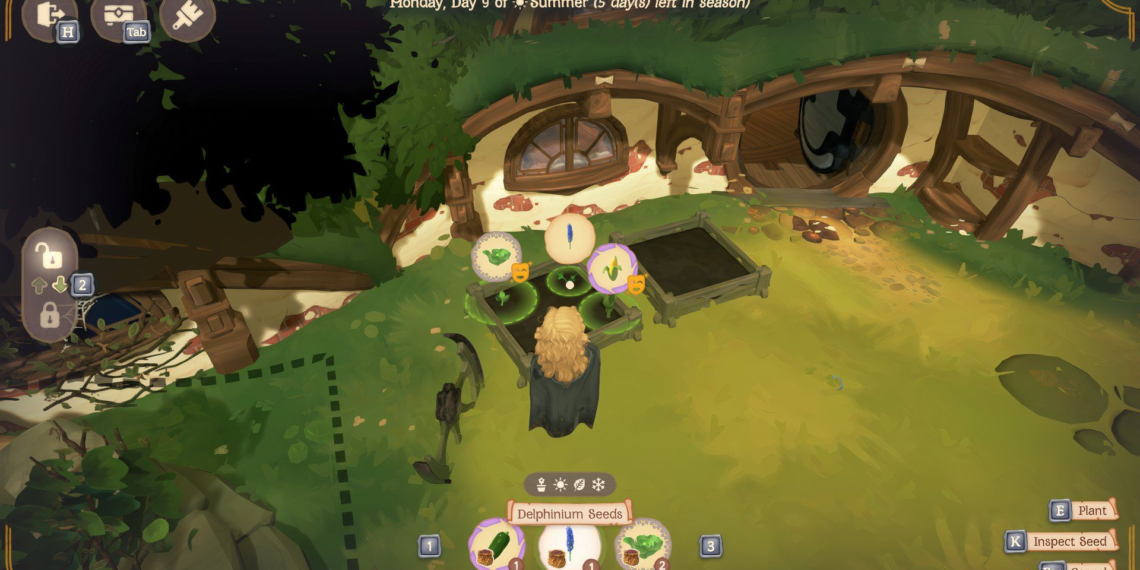Click the blue delphinium bubble above the planter

(x=569, y=238)
